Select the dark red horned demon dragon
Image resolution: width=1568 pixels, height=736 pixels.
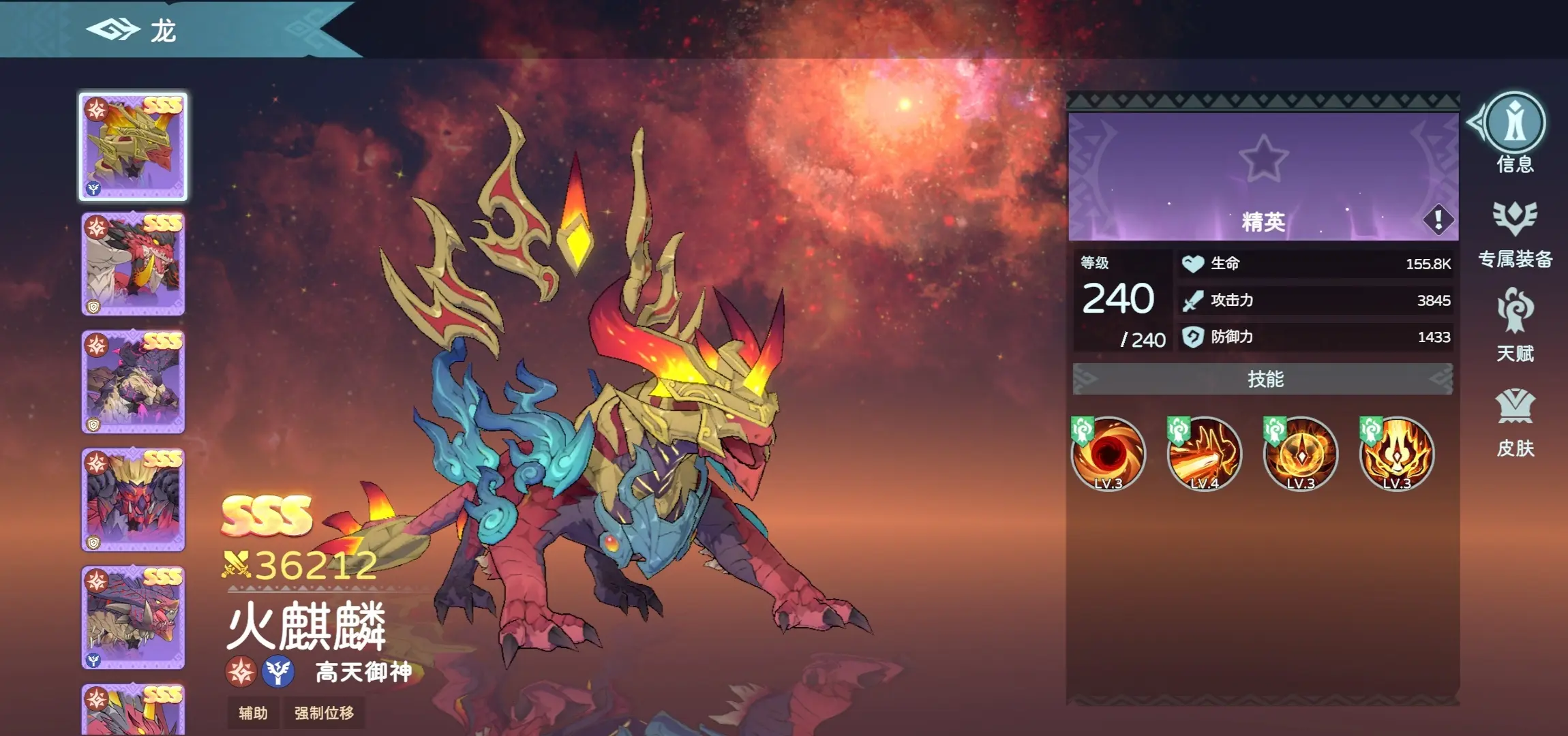coord(134,500)
